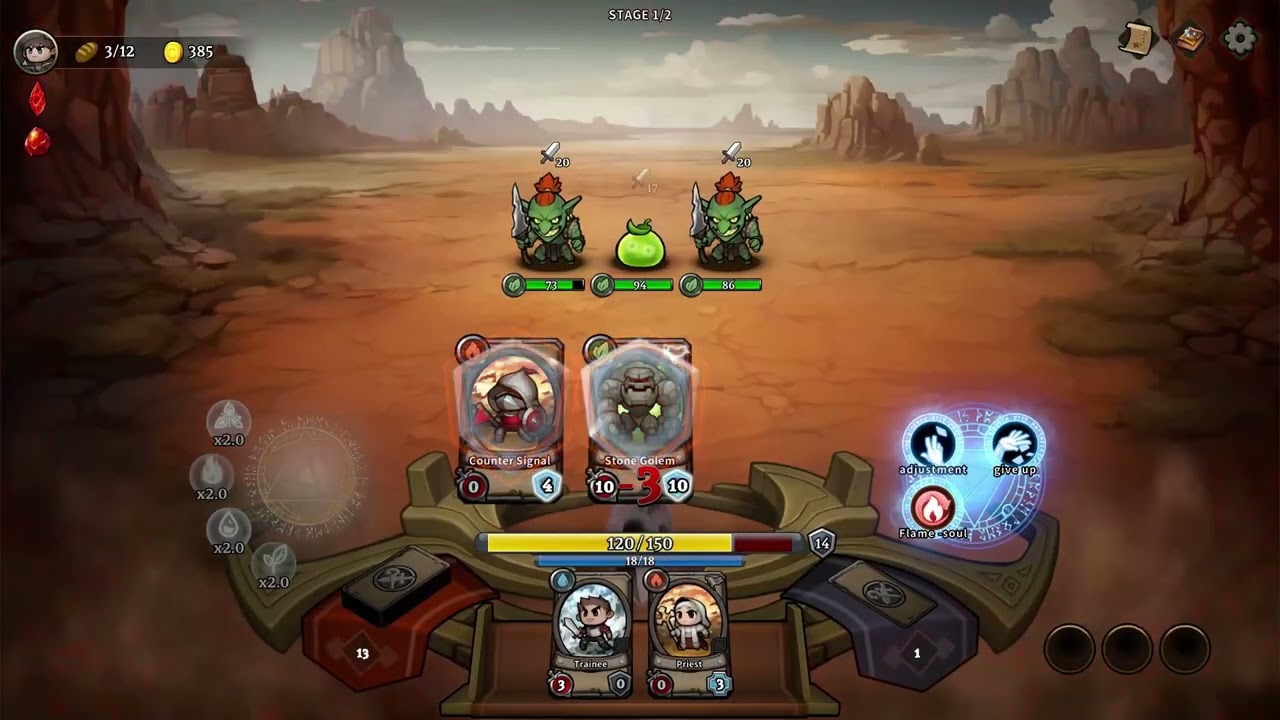Click the player avatar portrait
The image size is (1280, 720).
point(35,52)
